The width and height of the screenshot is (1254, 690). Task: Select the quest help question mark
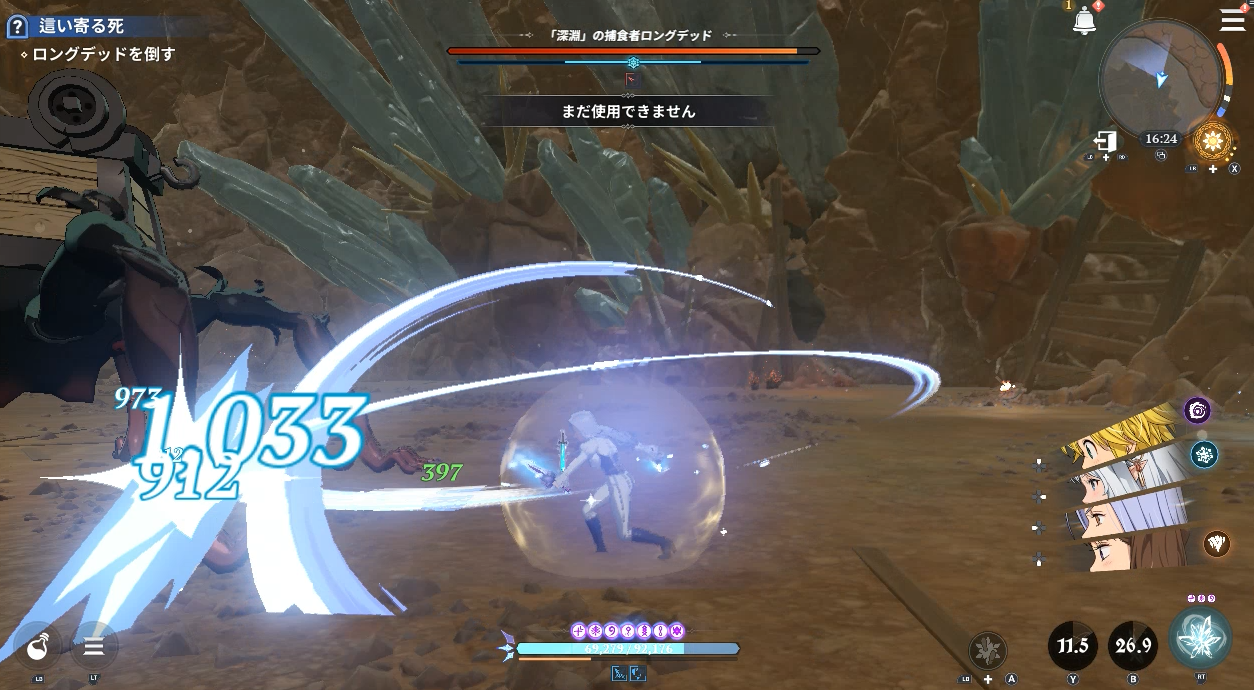click(x=16, y=27)
